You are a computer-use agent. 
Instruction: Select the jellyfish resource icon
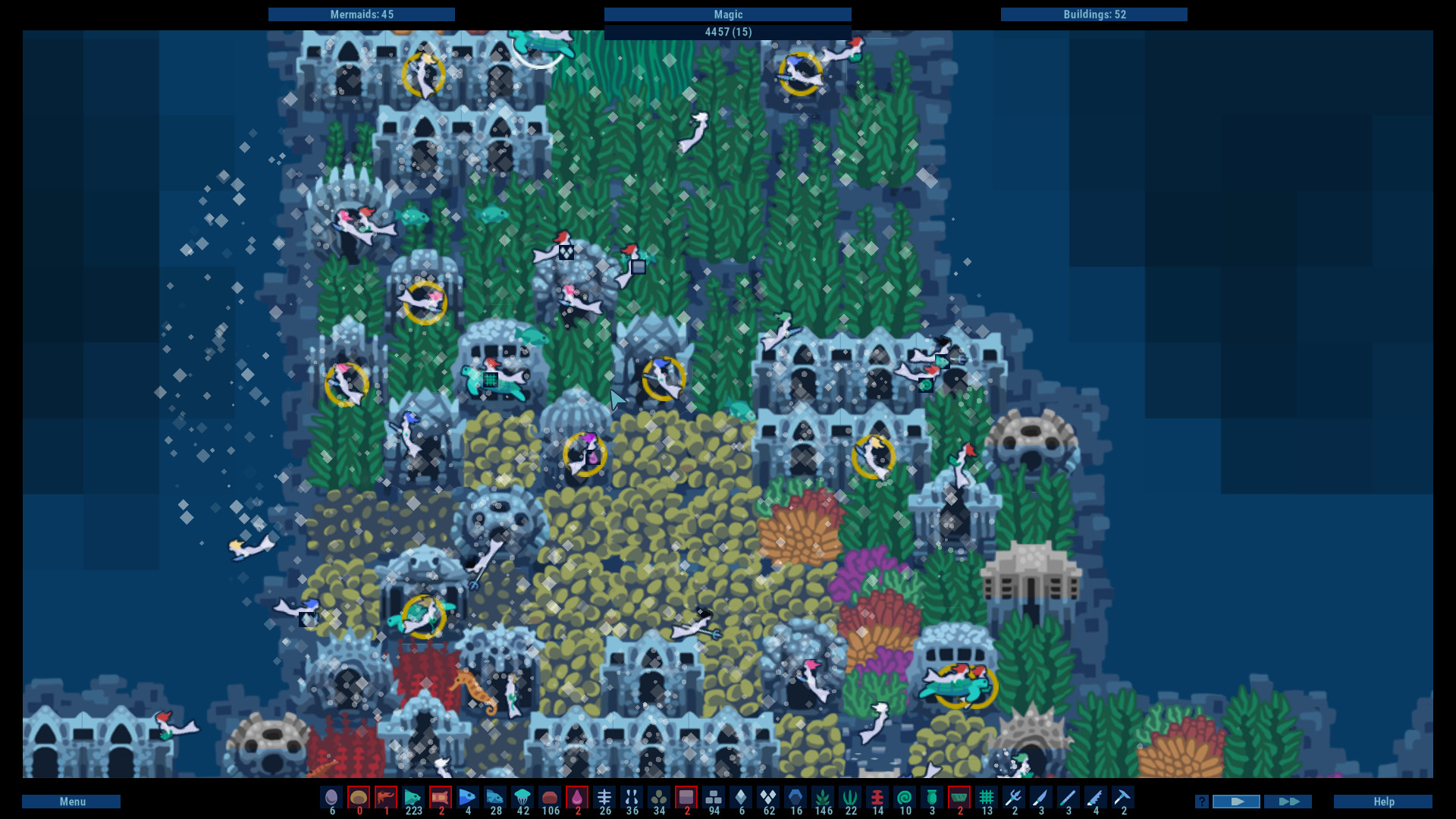(x=522, y=798)
